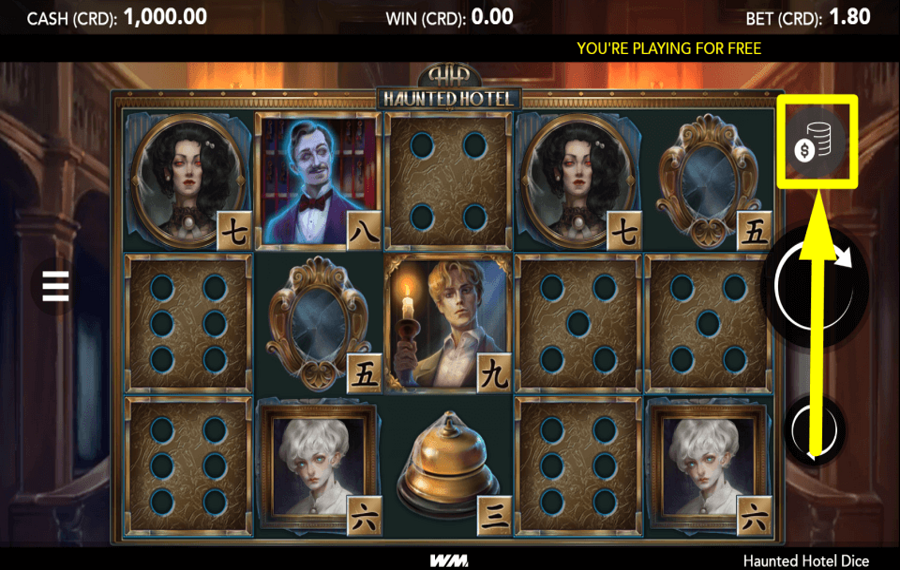The width and height of the screenshot is (900, 570).
Task: Open the coin stack bet settings
Action: (x=815, y=141)
